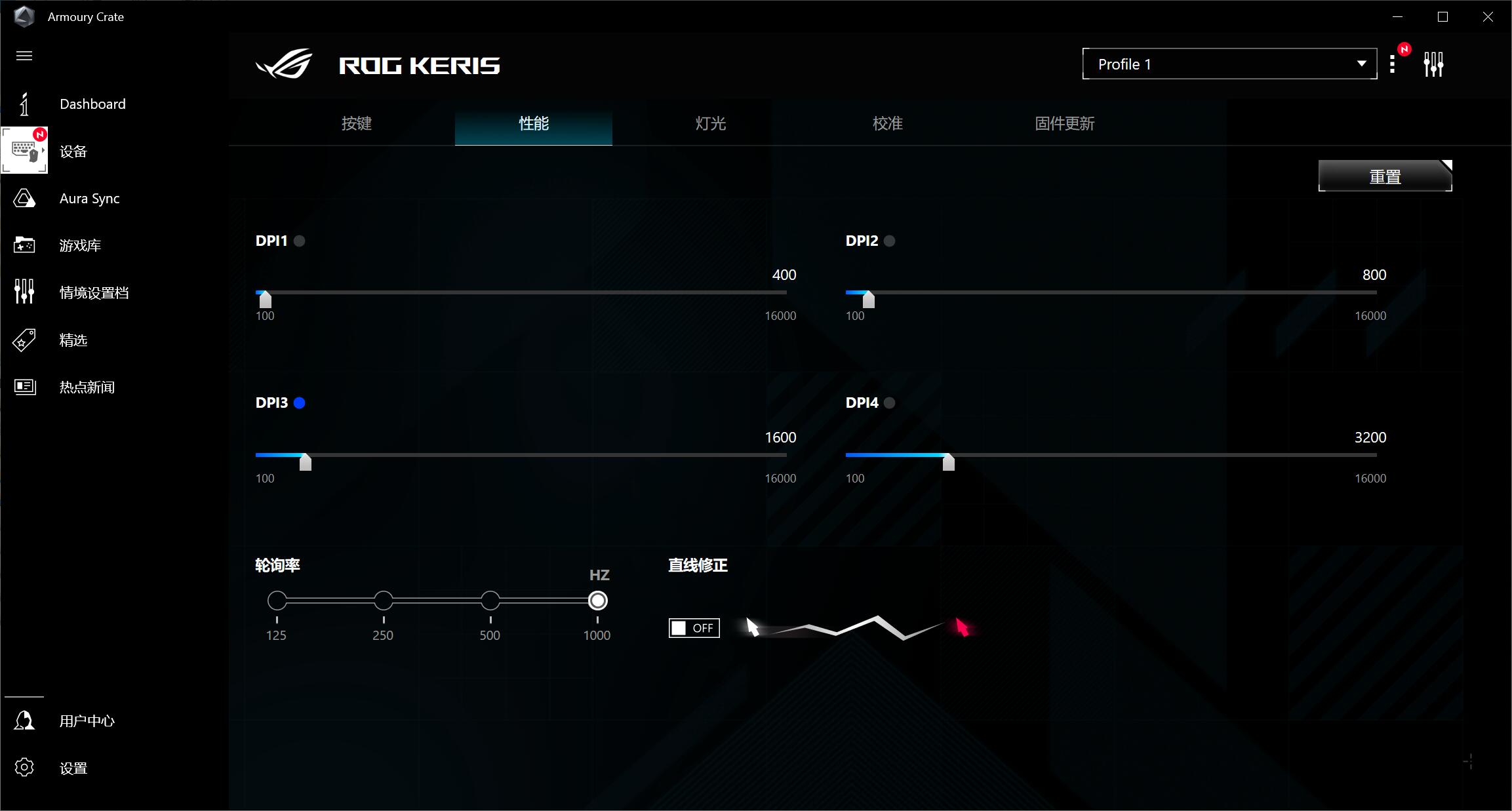1512x811 pixels.
Task: Close the Armoury Crate window
Action: [1488, 17]
